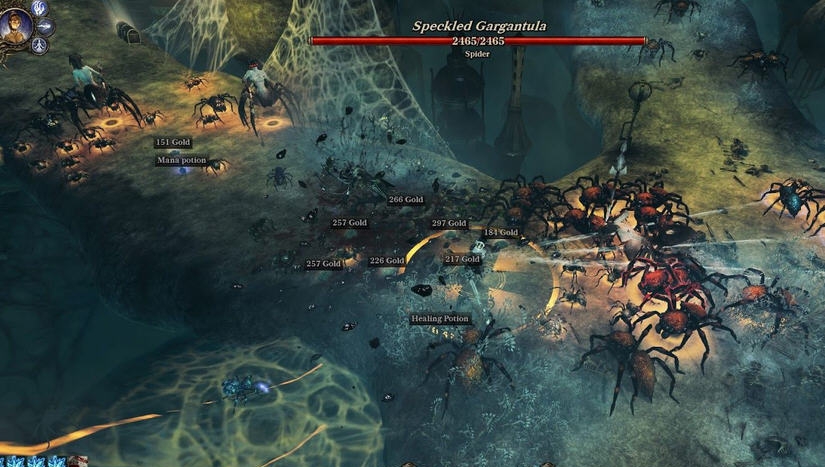The width and height of the screenshot is (825, 467).
Task: Collect the 266 Gold loot label
Action: (x=406, y=200)
